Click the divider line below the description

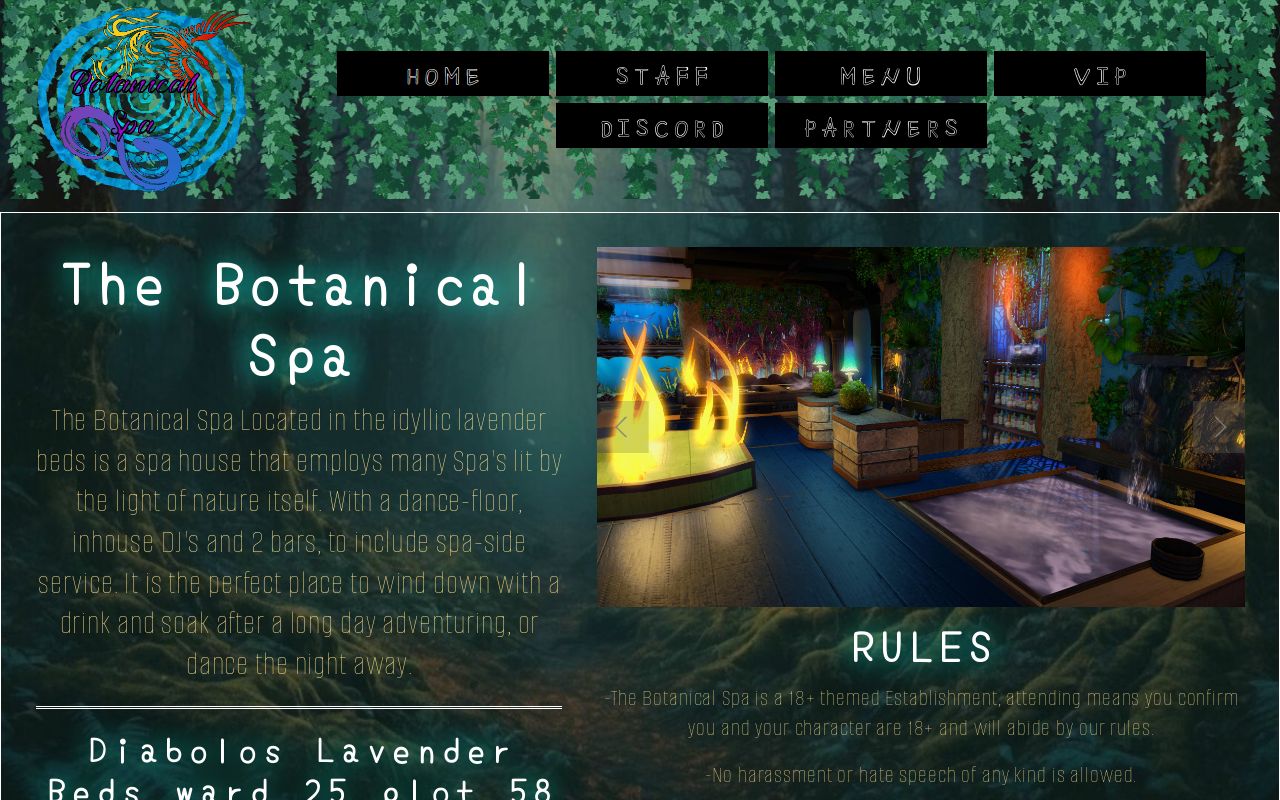tap(298, 706)
